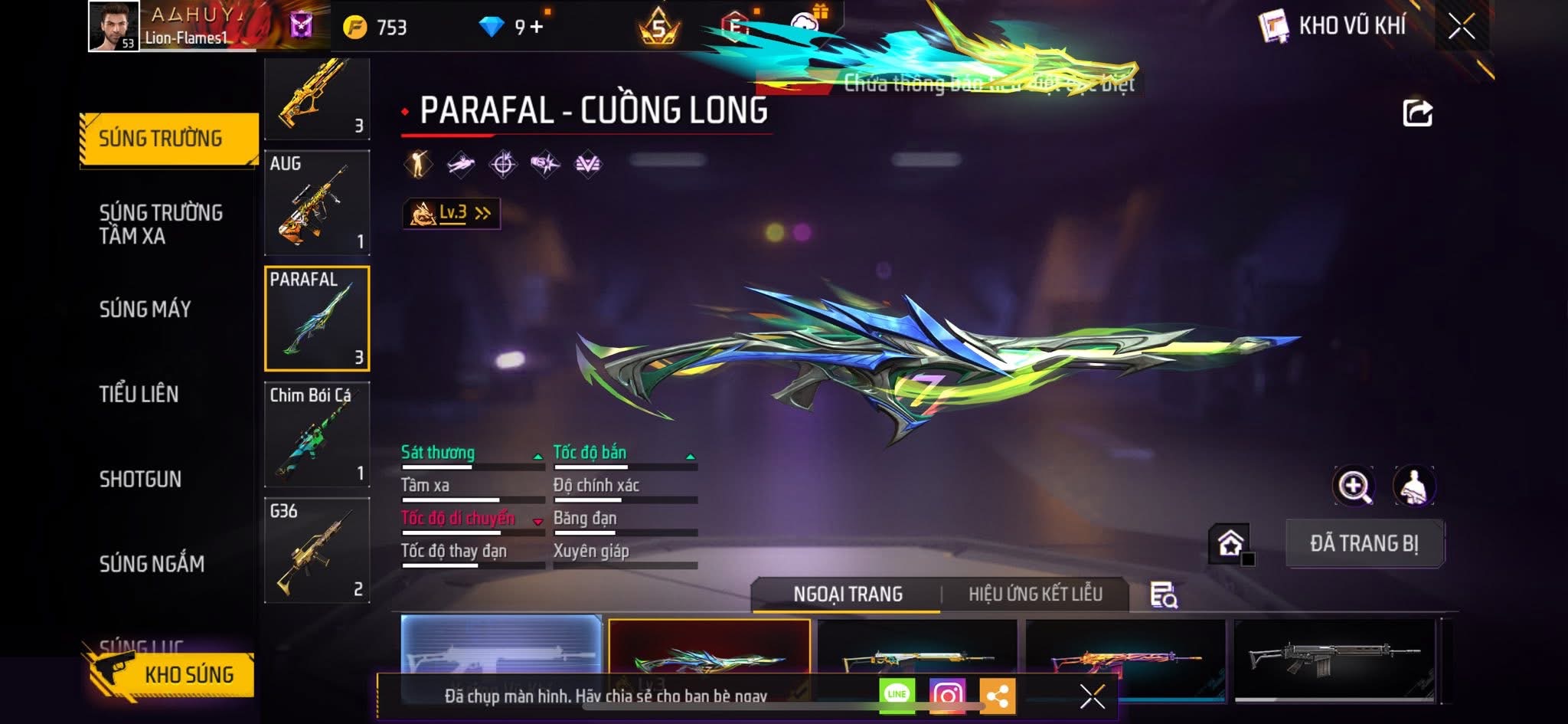The width and height of the screenshot is (1568, 724).
Task: Open the Kho Súng button
Action: [170, 675]
